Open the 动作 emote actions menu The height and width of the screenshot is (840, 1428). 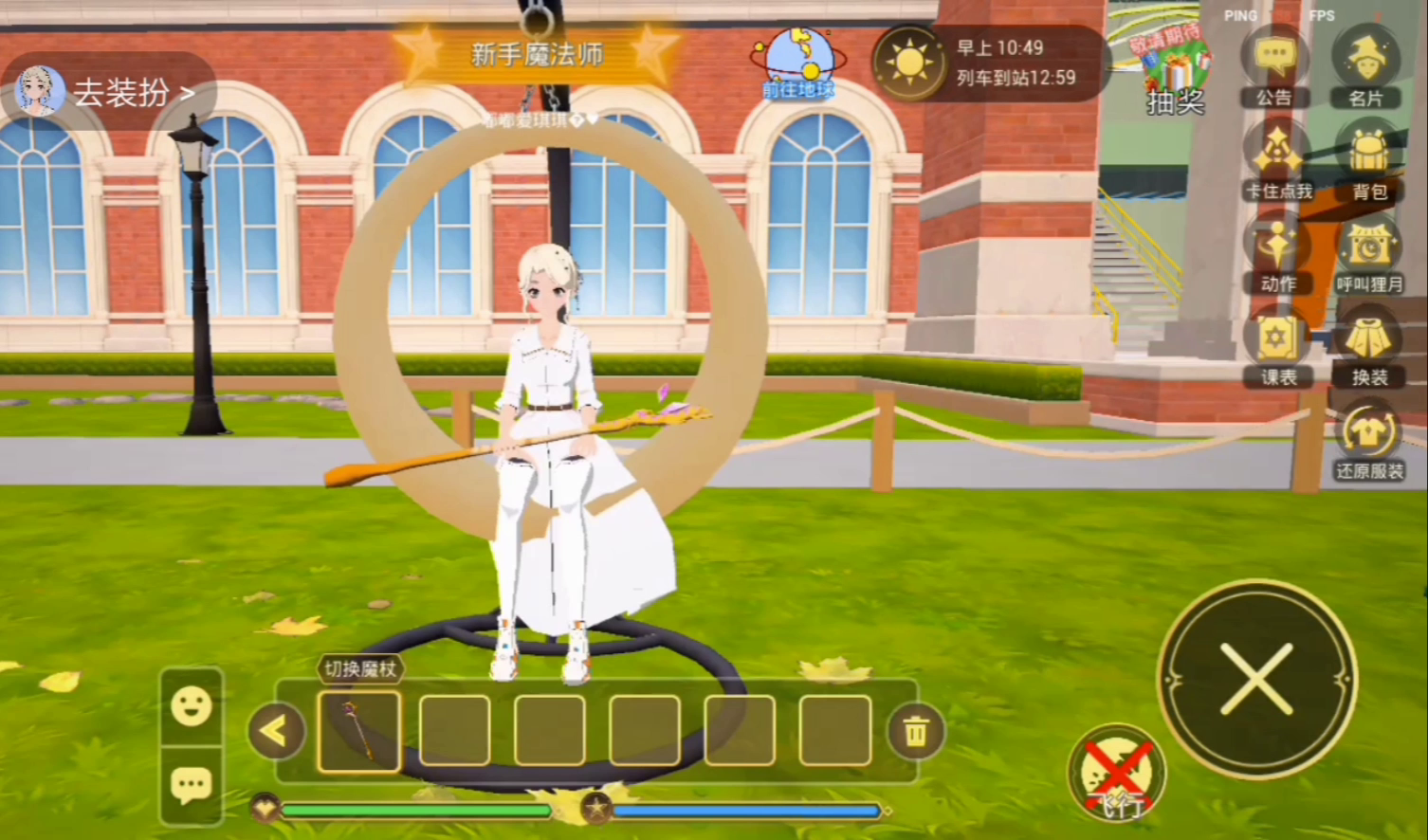(1276, 251)
